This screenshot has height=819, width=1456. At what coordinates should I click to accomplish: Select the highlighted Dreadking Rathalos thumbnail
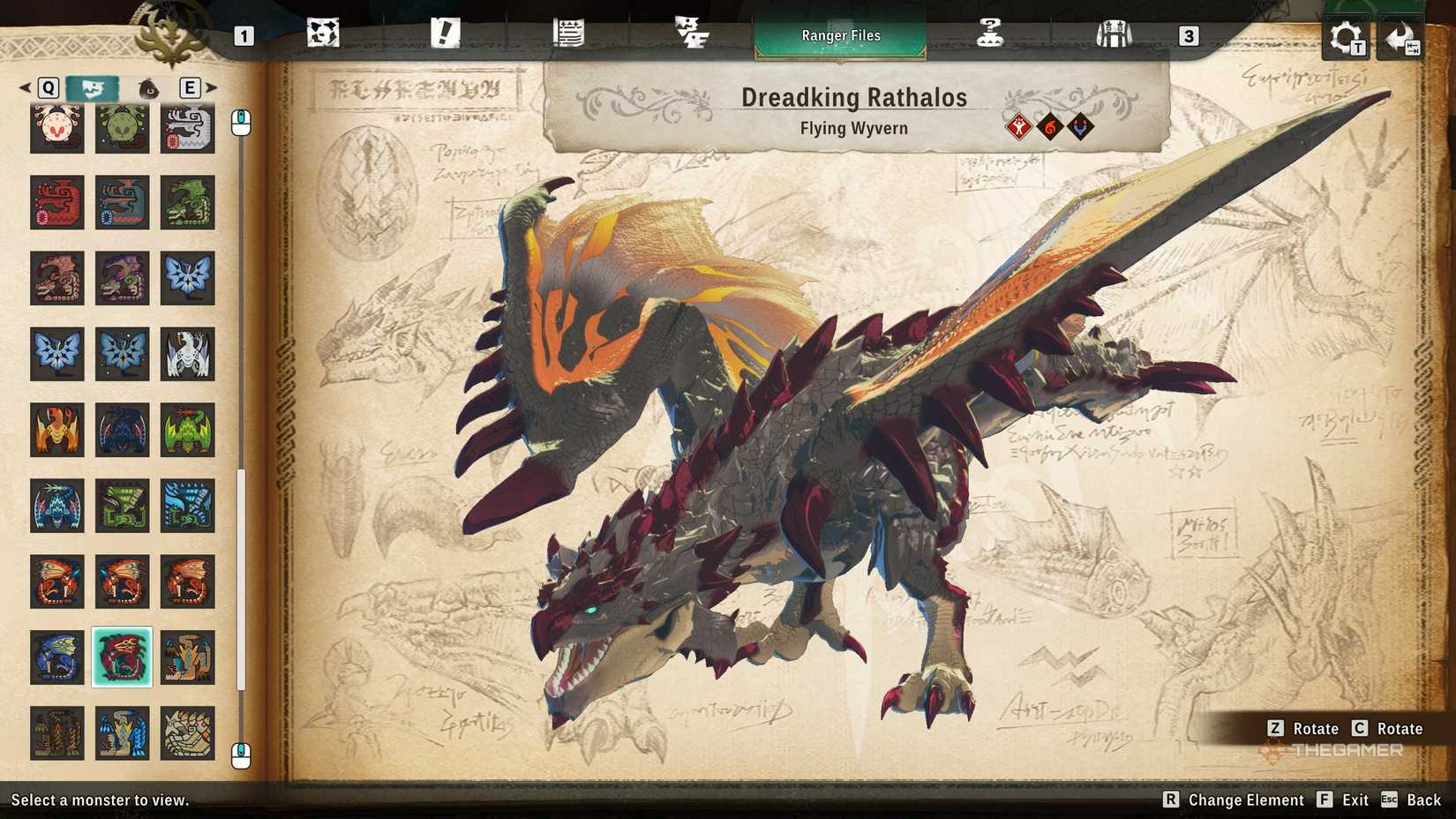click(123, 657)
